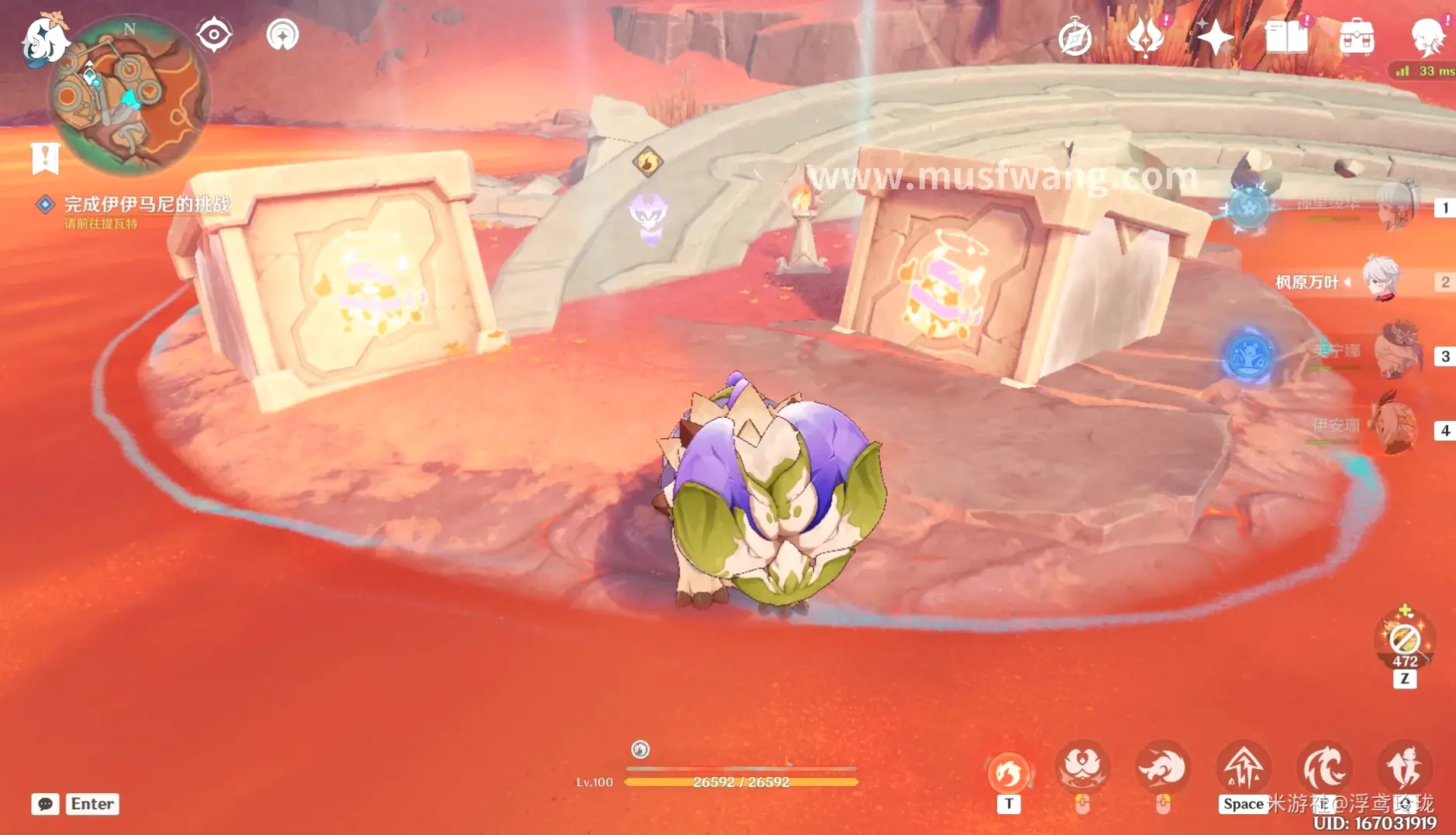This screenshot has height=835, width=1456.
Task: Open the open-book handbook icon
Action: pyautogui.click(x=1285, y=37)
